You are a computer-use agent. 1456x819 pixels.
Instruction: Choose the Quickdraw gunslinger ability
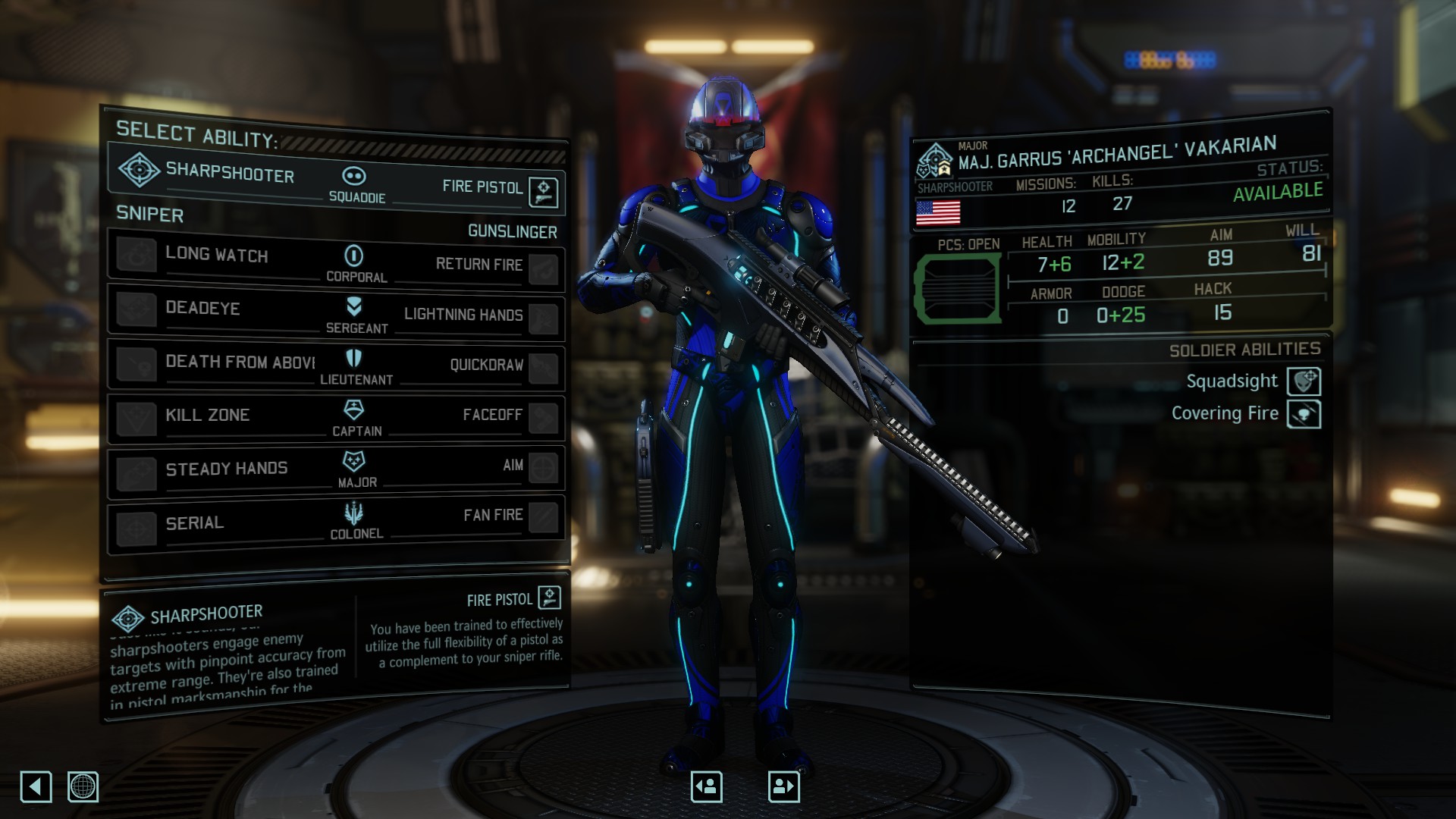[486, 365]
